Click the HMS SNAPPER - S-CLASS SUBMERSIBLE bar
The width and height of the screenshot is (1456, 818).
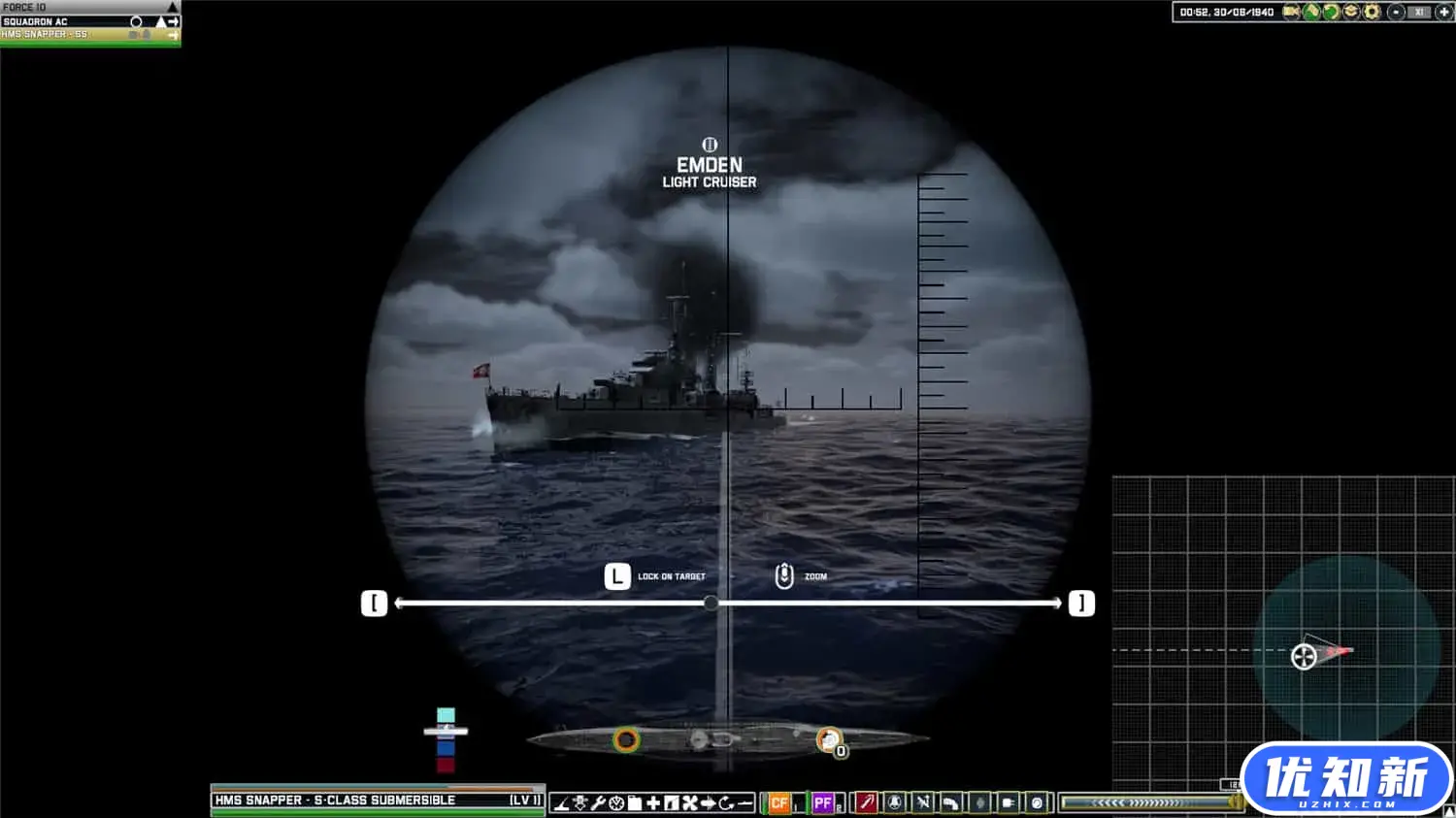click(379, 800)
